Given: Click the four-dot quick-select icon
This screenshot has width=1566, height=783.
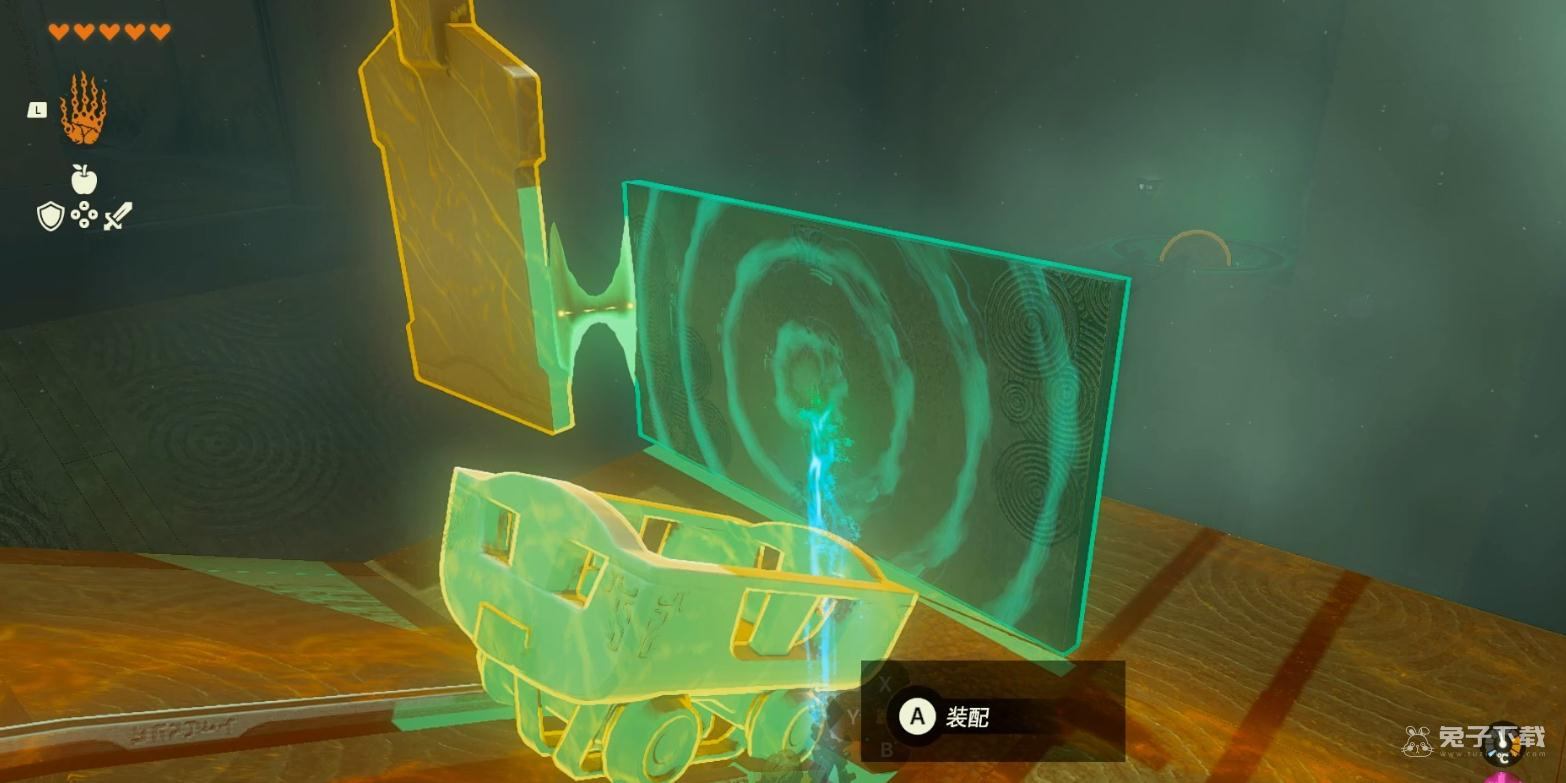Looking at the screenshot, I should pyautogui.click(x=84, y=216).
